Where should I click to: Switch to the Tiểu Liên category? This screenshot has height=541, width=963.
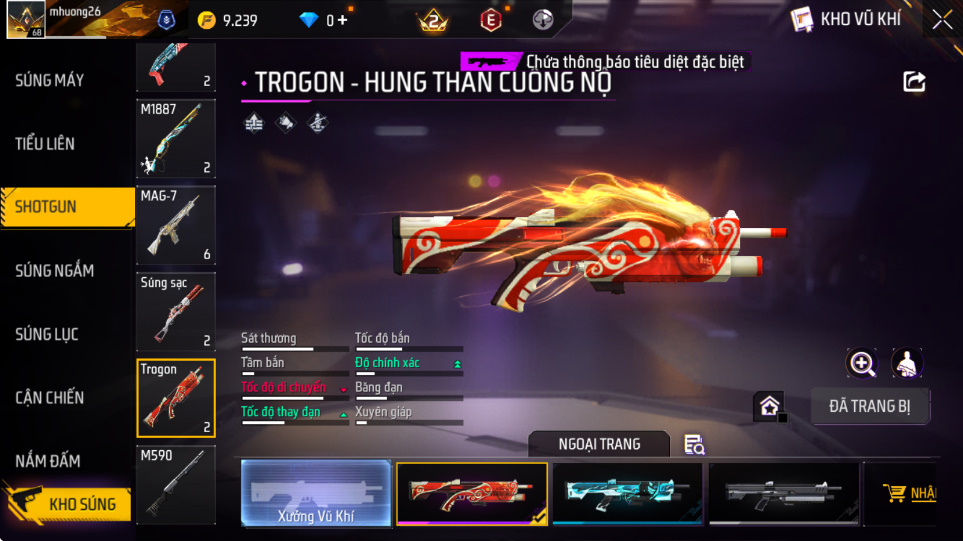coord(45,143)
